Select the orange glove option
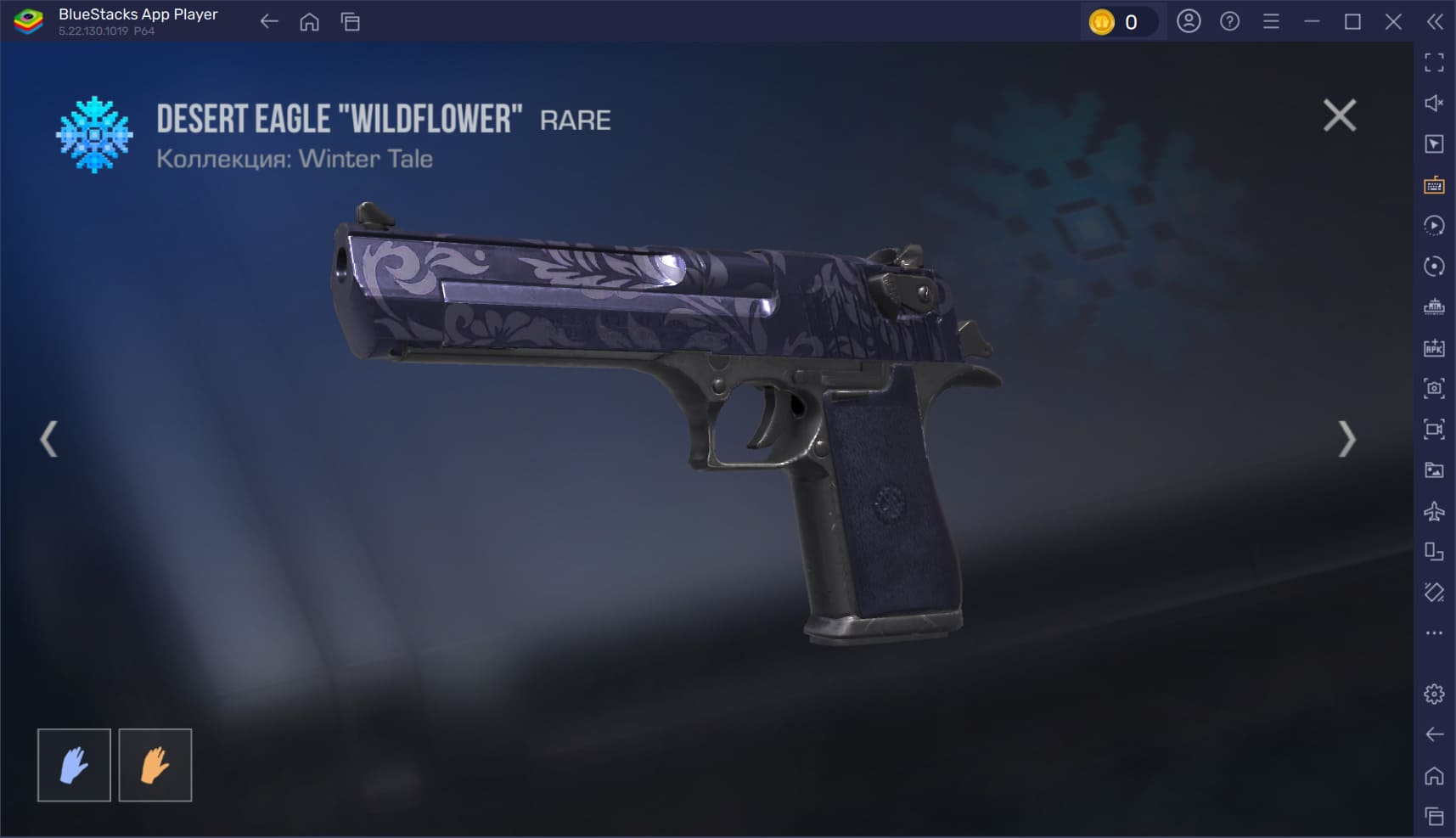1456x838 pixels. point(155,765)
